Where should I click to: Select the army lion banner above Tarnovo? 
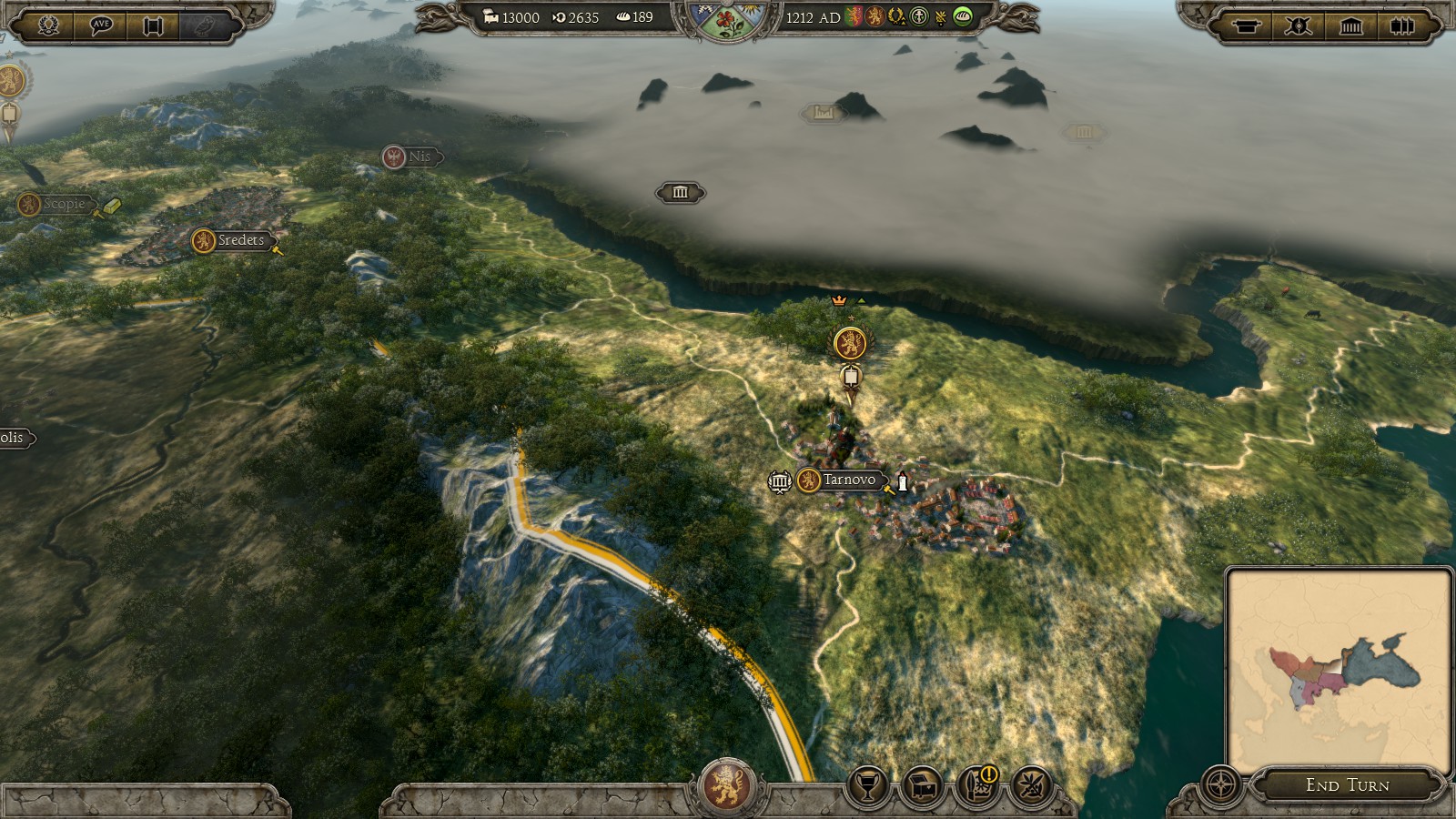[x=849, y=343]
